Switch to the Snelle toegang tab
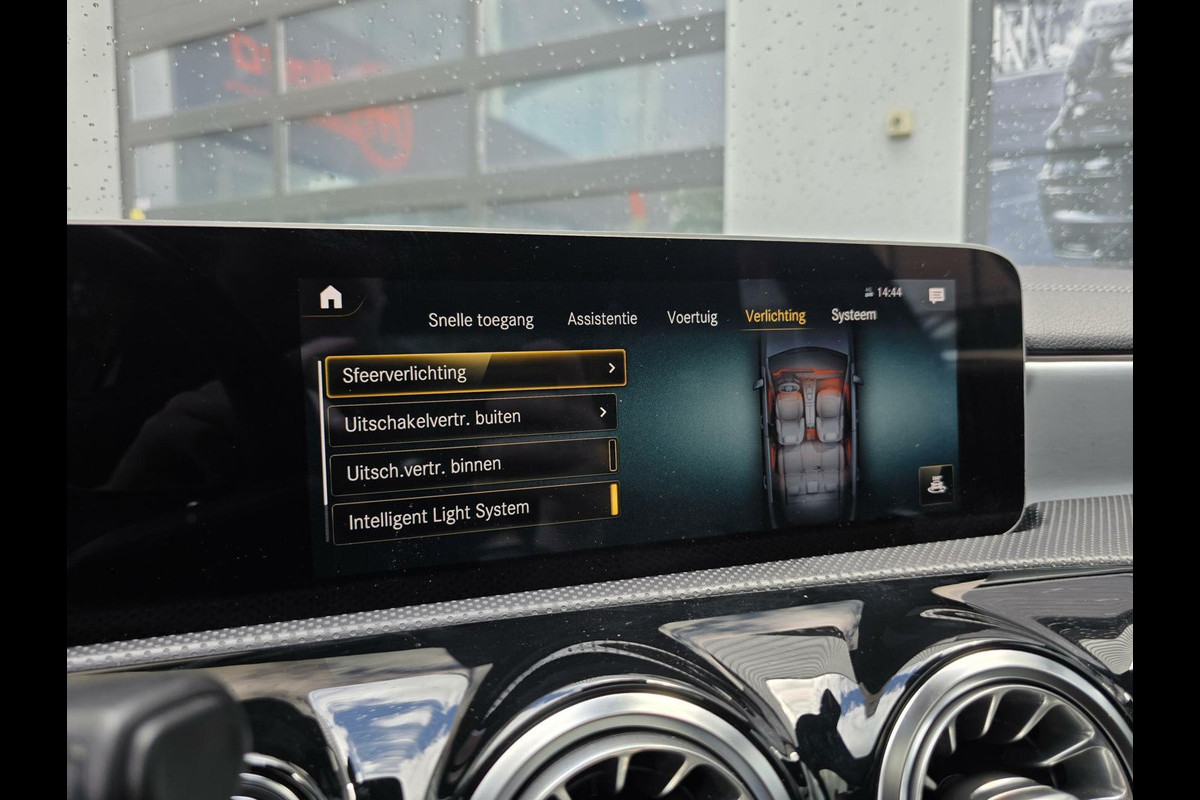Image resolution: width=1200 pixels, height=800 pixels. [481, 320]
